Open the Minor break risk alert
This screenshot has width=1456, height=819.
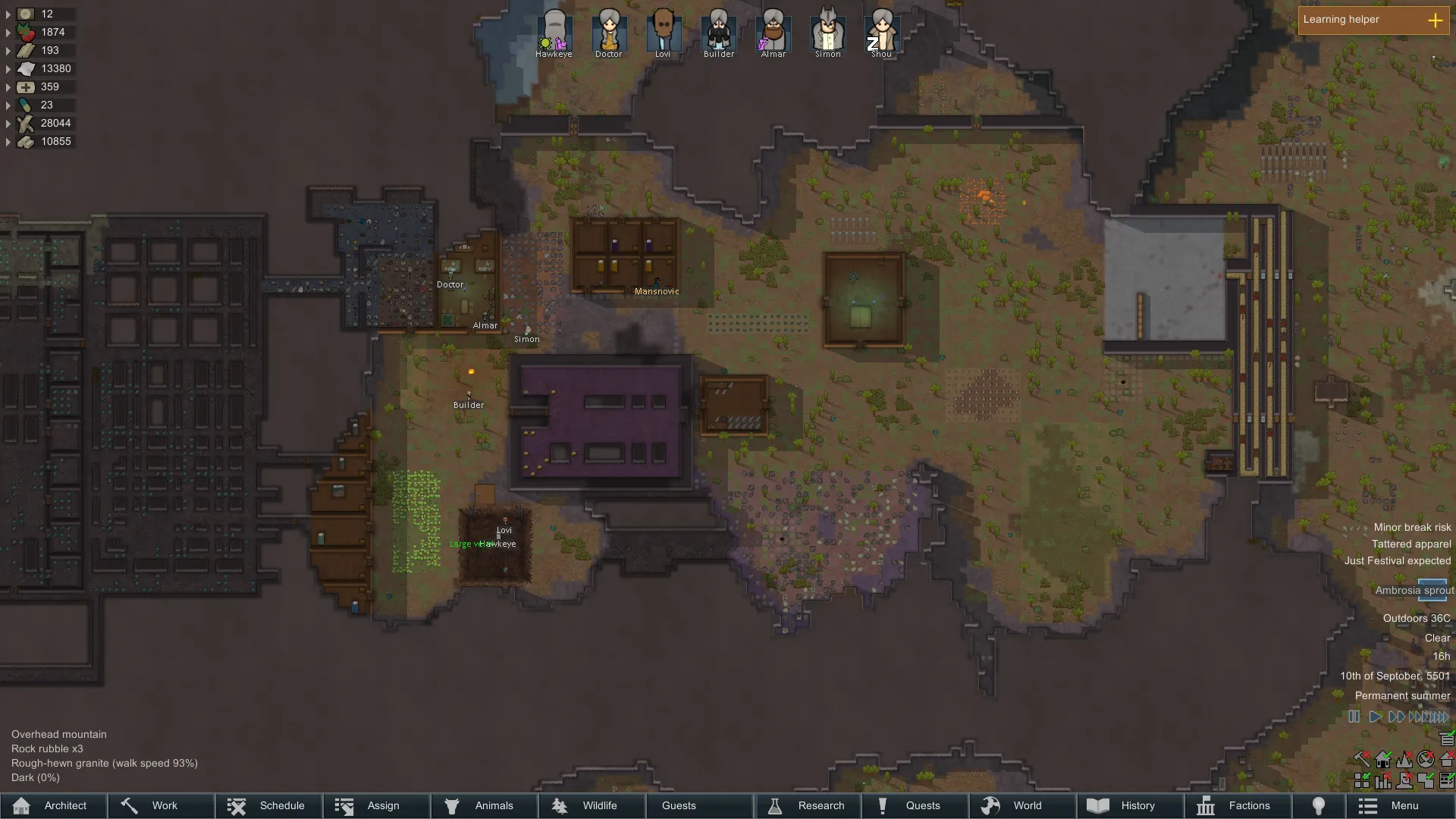pyautogui.click(x=1412, y=527)
